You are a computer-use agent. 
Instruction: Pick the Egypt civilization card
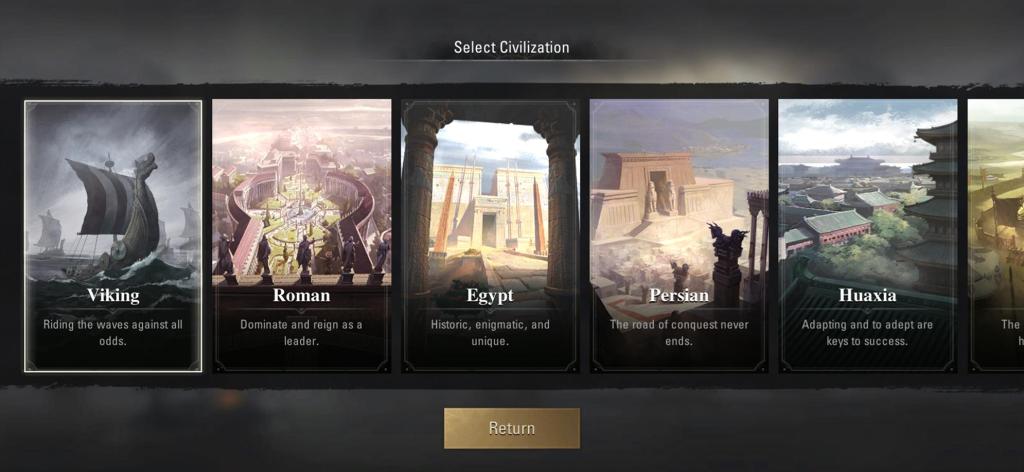490,235
